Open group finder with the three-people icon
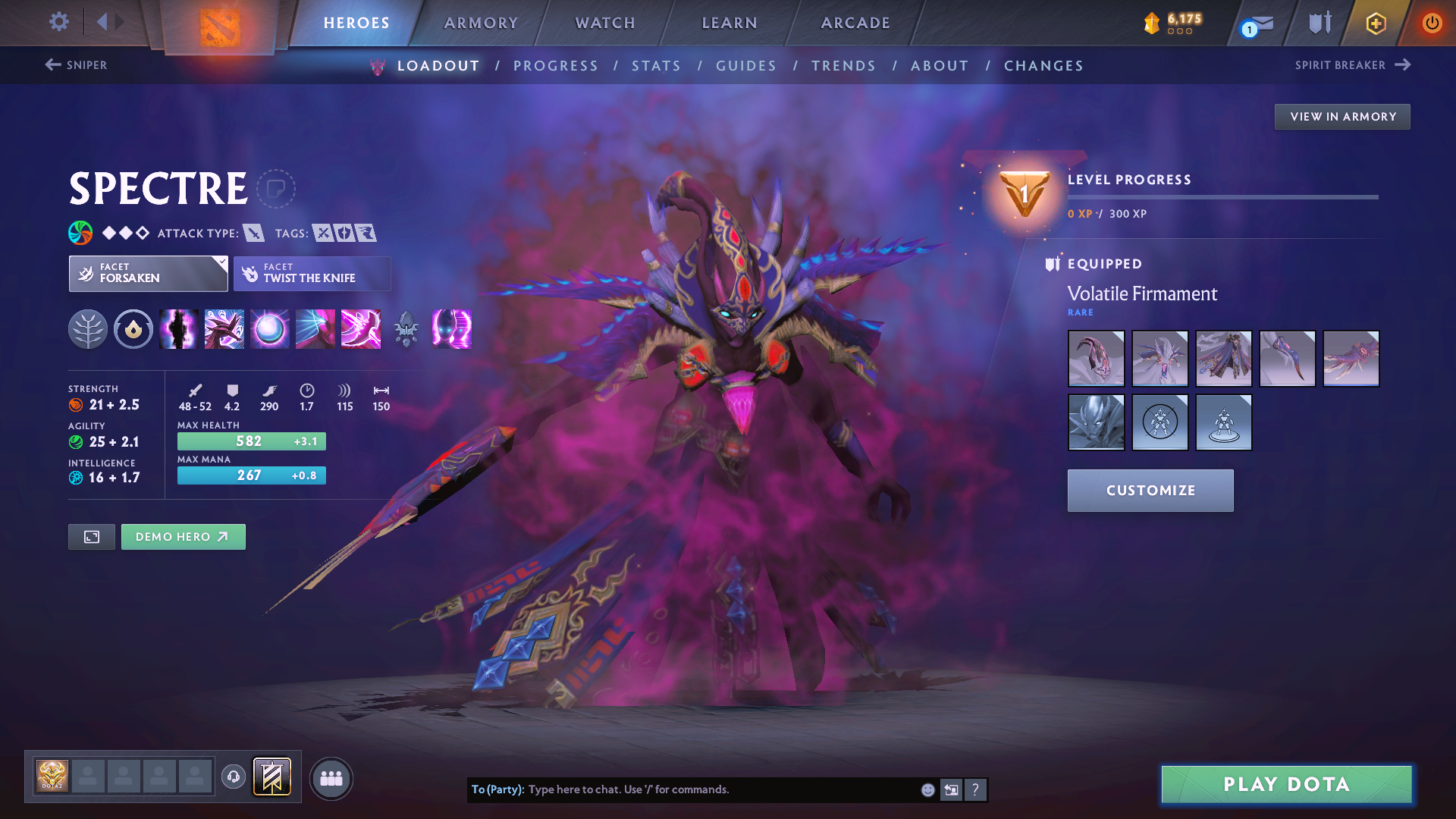1456x819 pixels. click(331, 778)
